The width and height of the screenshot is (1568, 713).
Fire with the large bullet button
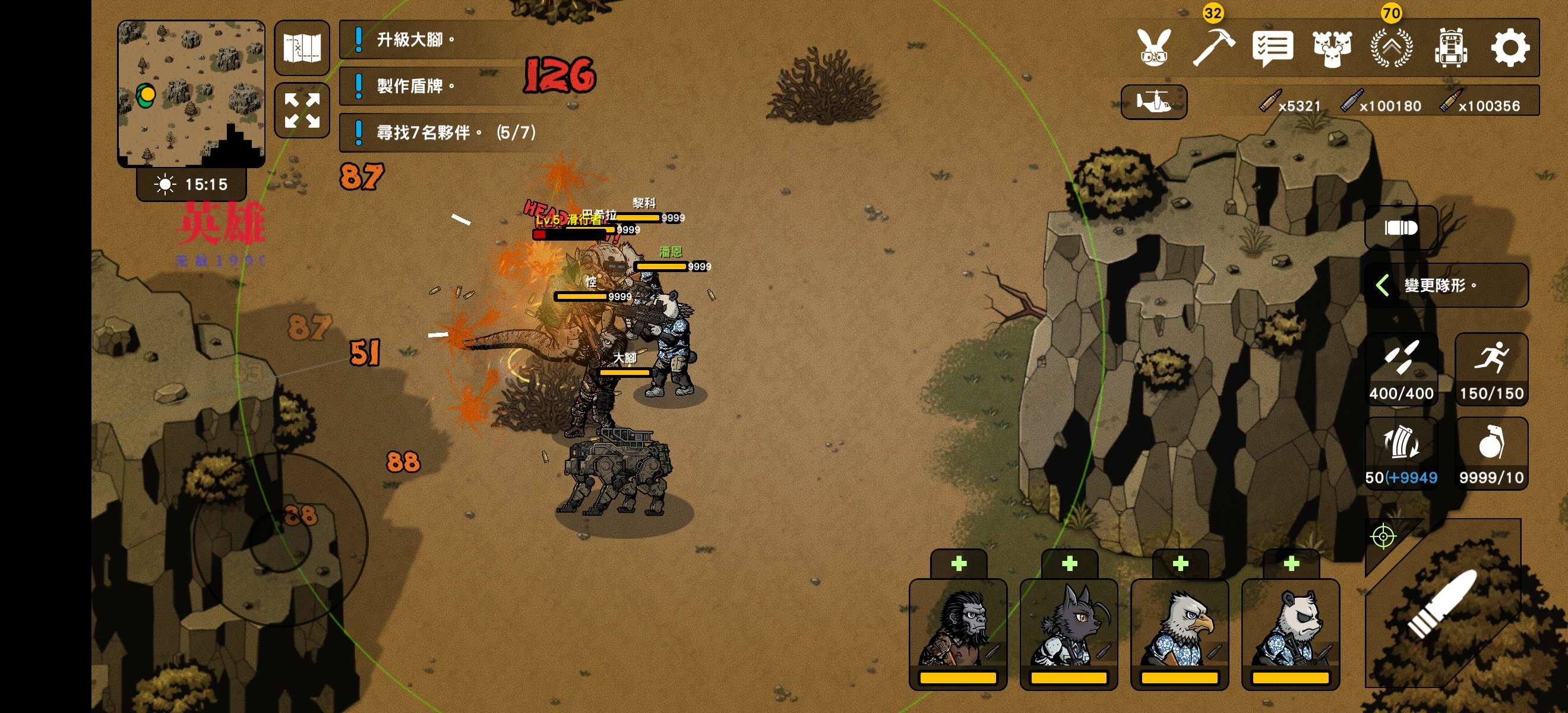coord(1443,604)
